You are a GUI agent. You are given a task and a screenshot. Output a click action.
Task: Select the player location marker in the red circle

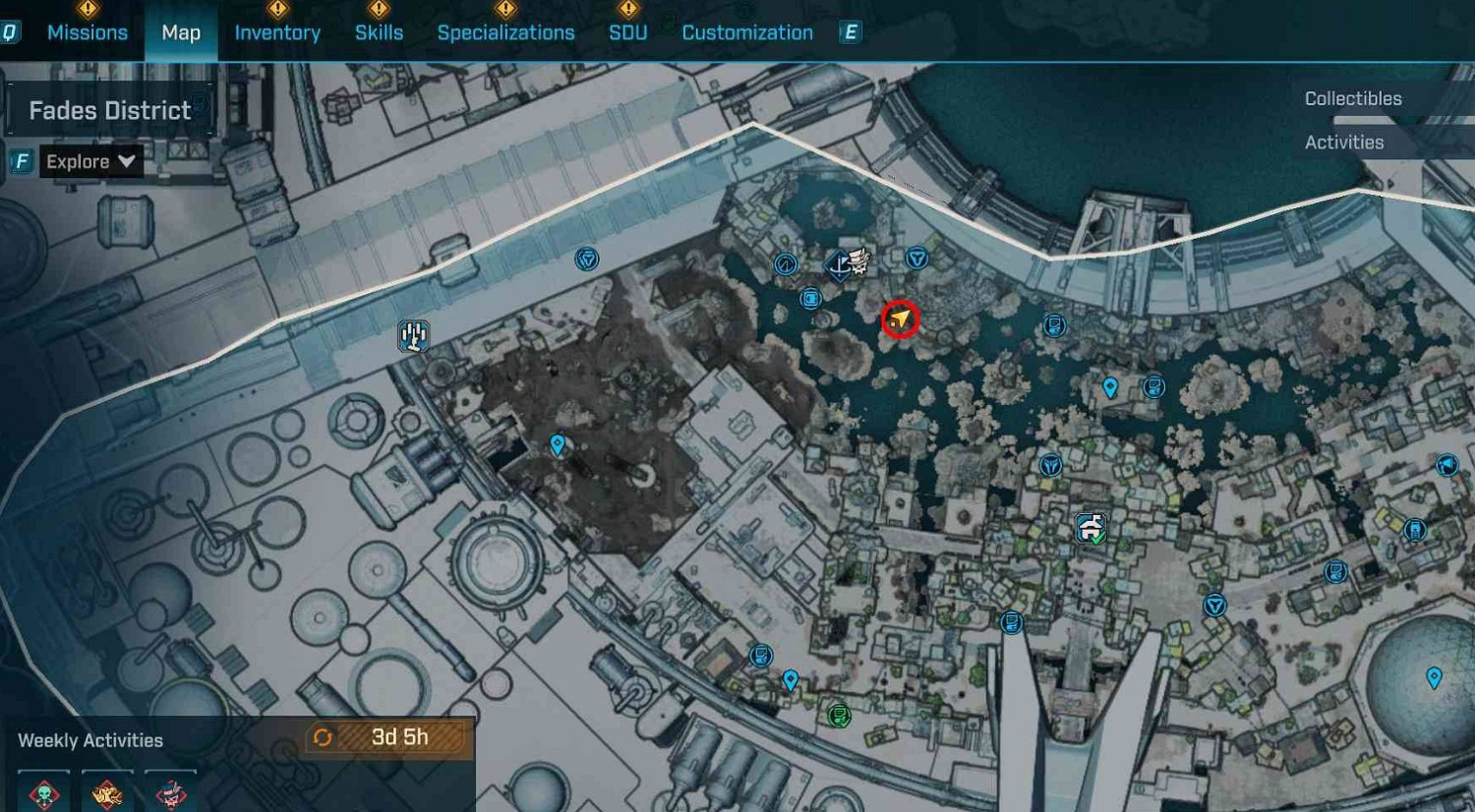[x=901, y=319]
